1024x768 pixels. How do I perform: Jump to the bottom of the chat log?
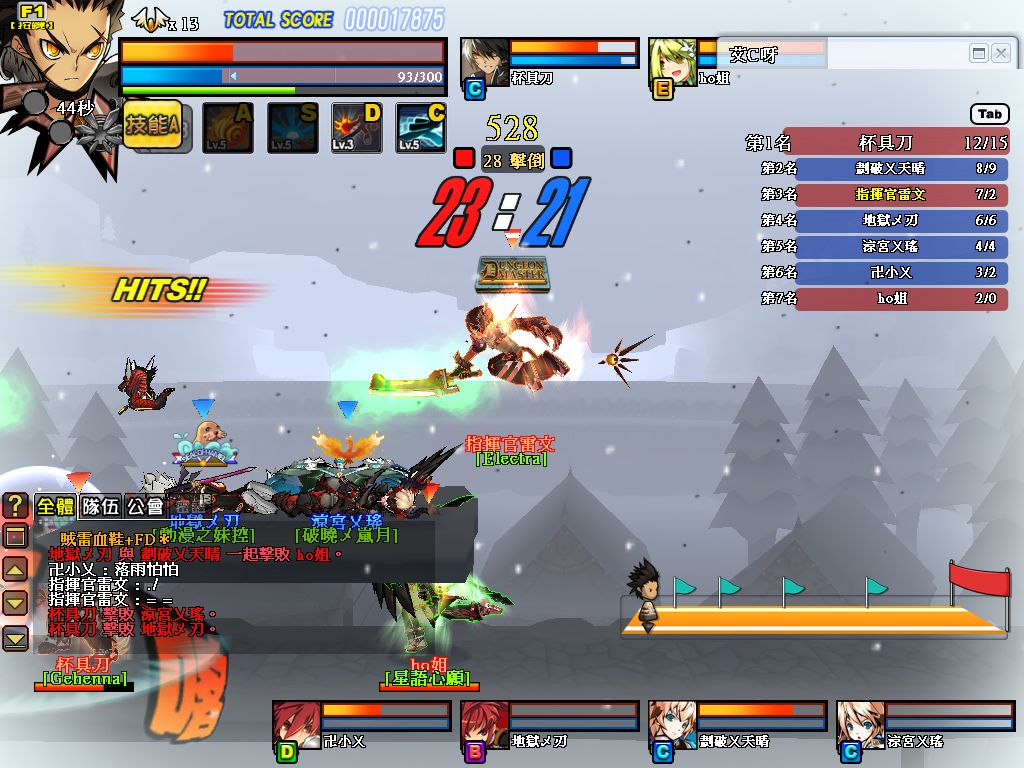pyautogui.click(x=15, y=637)
